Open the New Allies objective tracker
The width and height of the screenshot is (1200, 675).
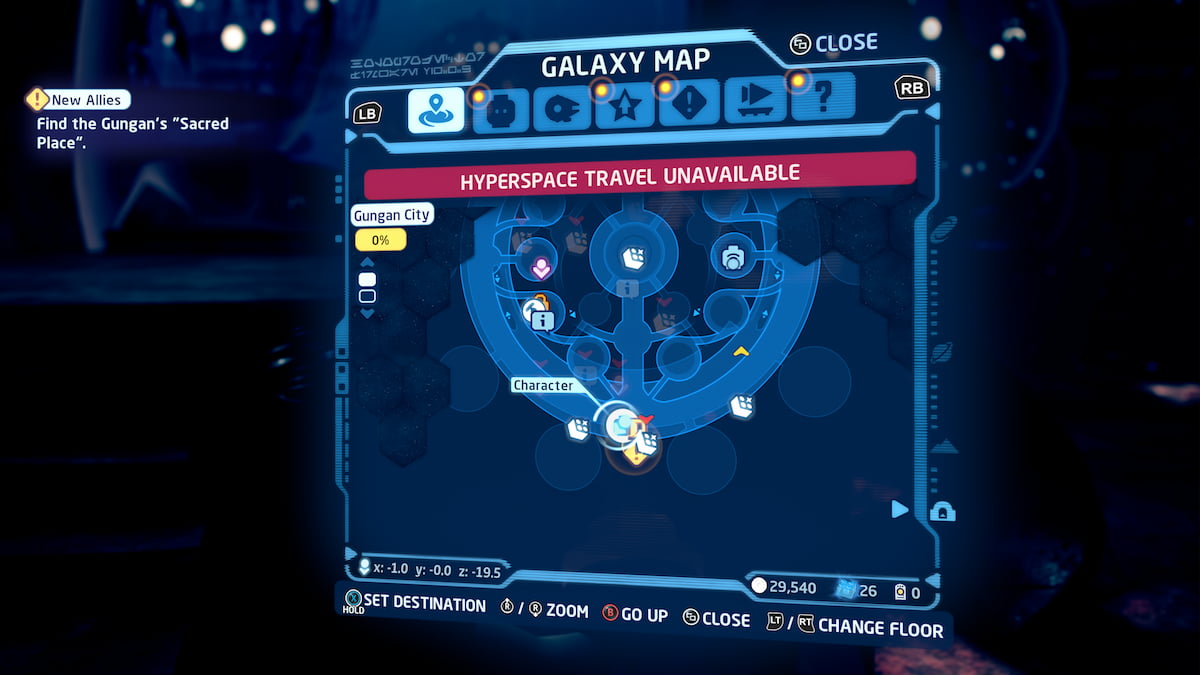(x=79, y=99)
